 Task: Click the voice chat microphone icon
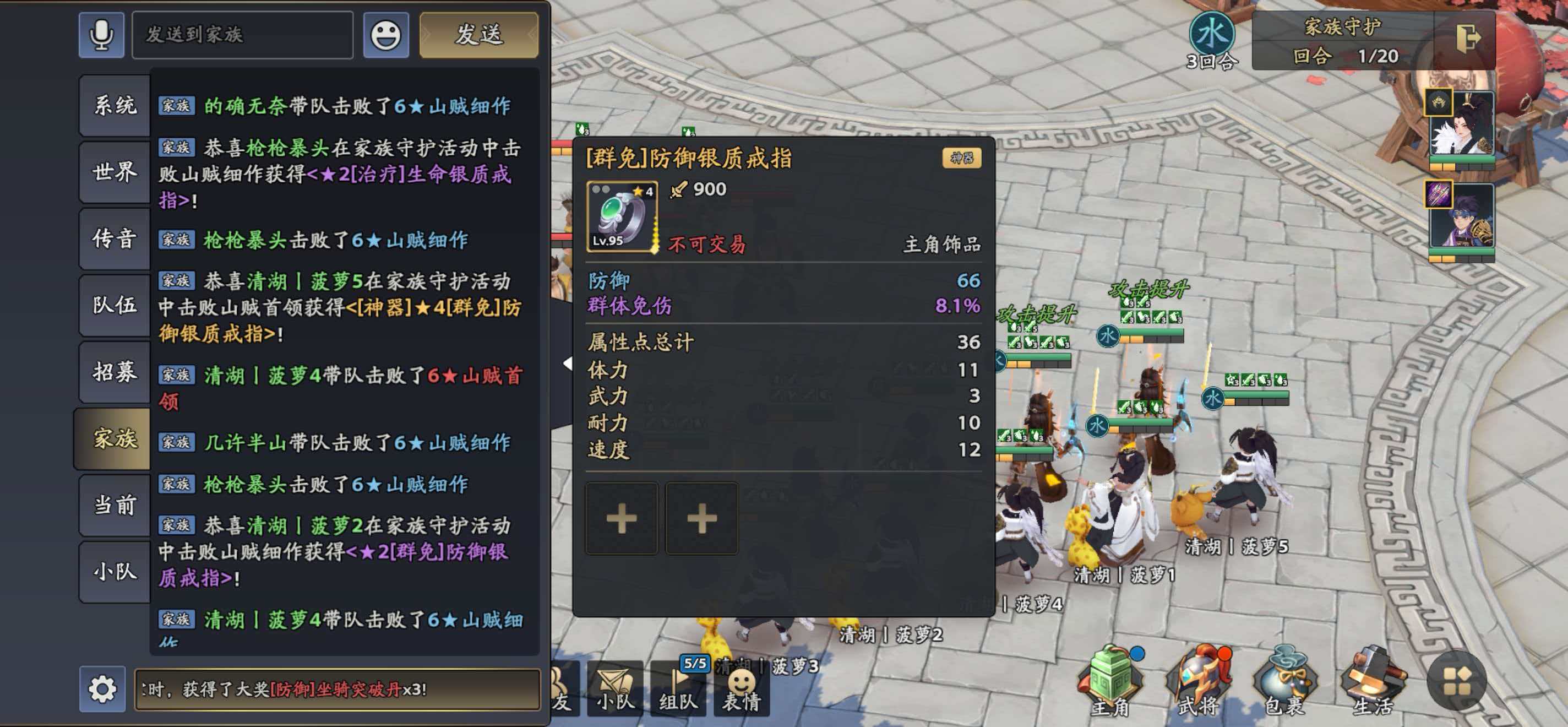pyautogui.click(x=101, y=35)
